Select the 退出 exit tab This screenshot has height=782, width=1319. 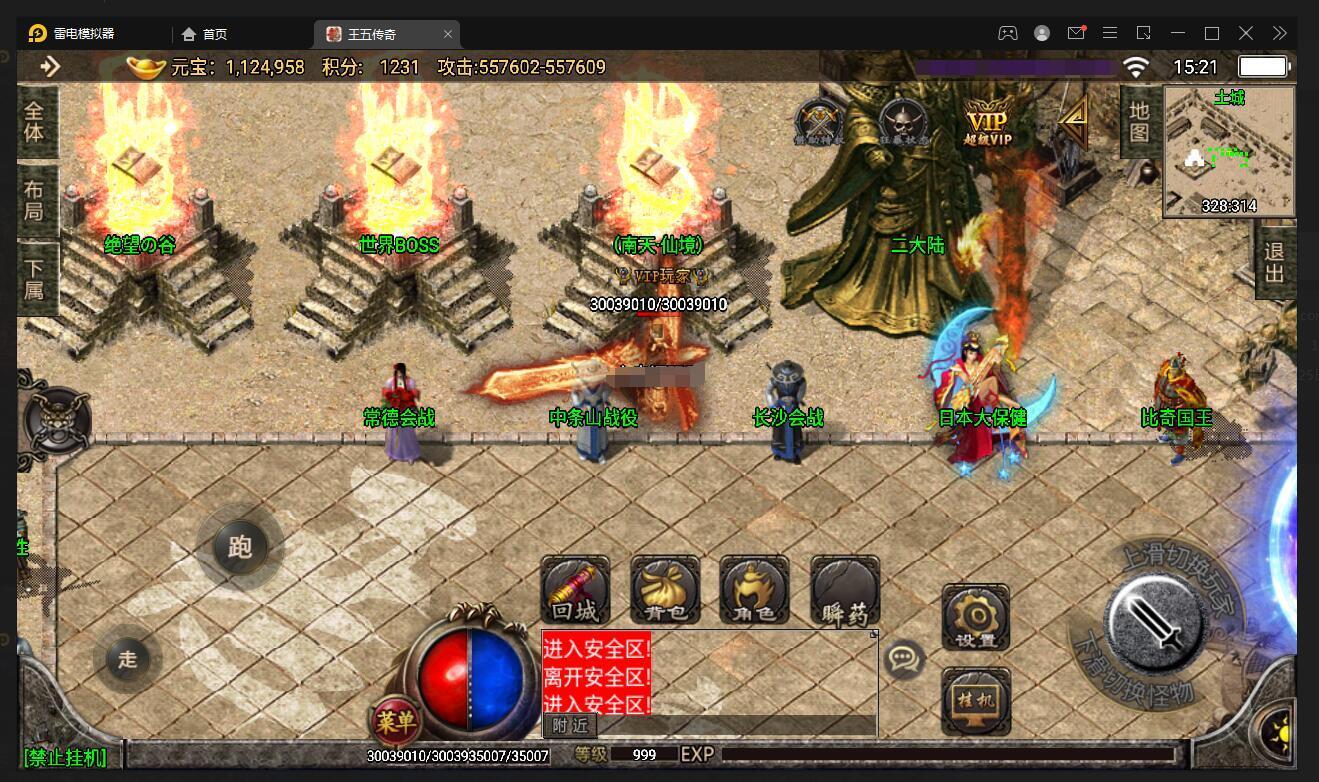1274,260
